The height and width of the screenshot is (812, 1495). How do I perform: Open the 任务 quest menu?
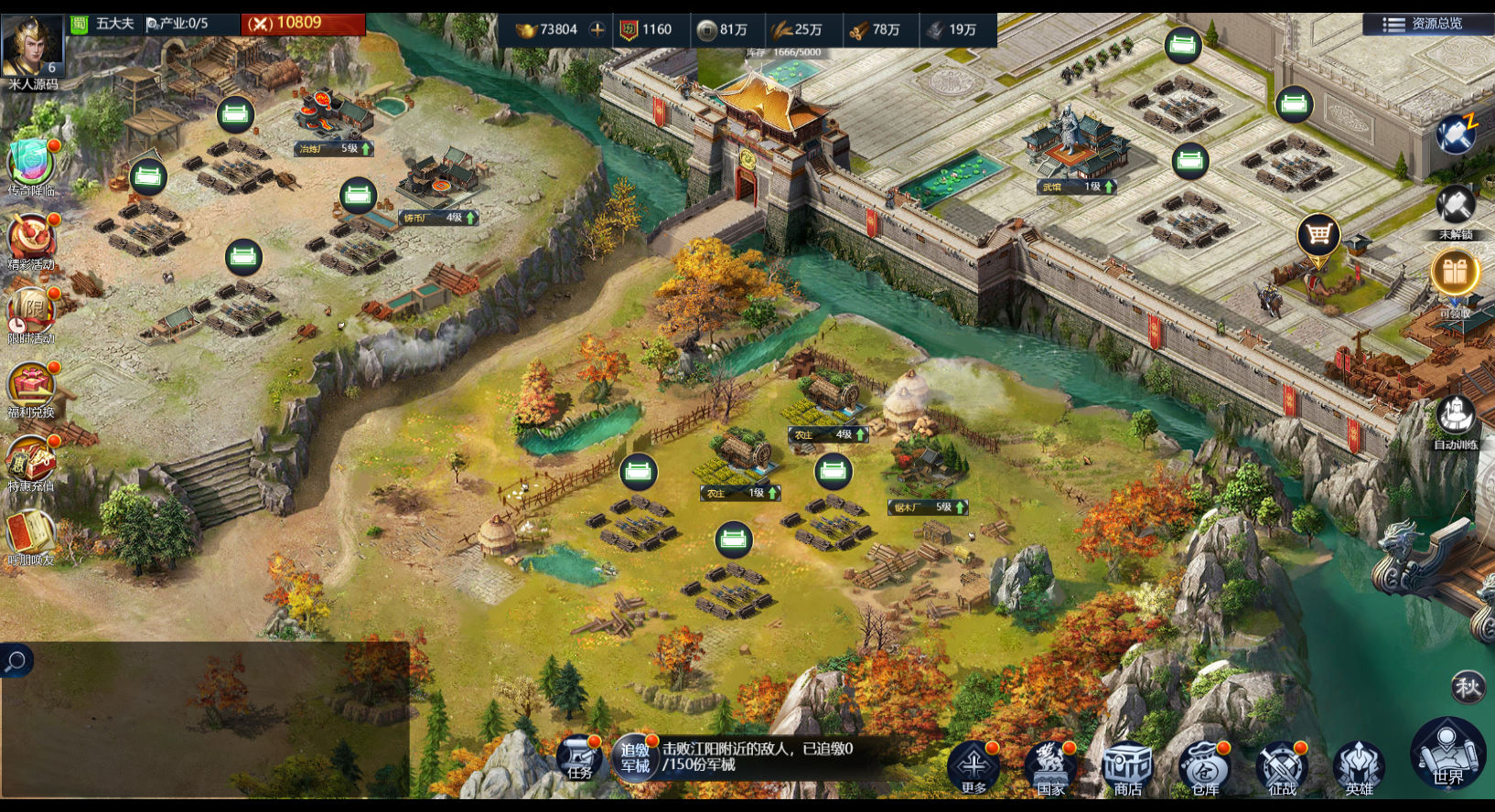(579, 758)
